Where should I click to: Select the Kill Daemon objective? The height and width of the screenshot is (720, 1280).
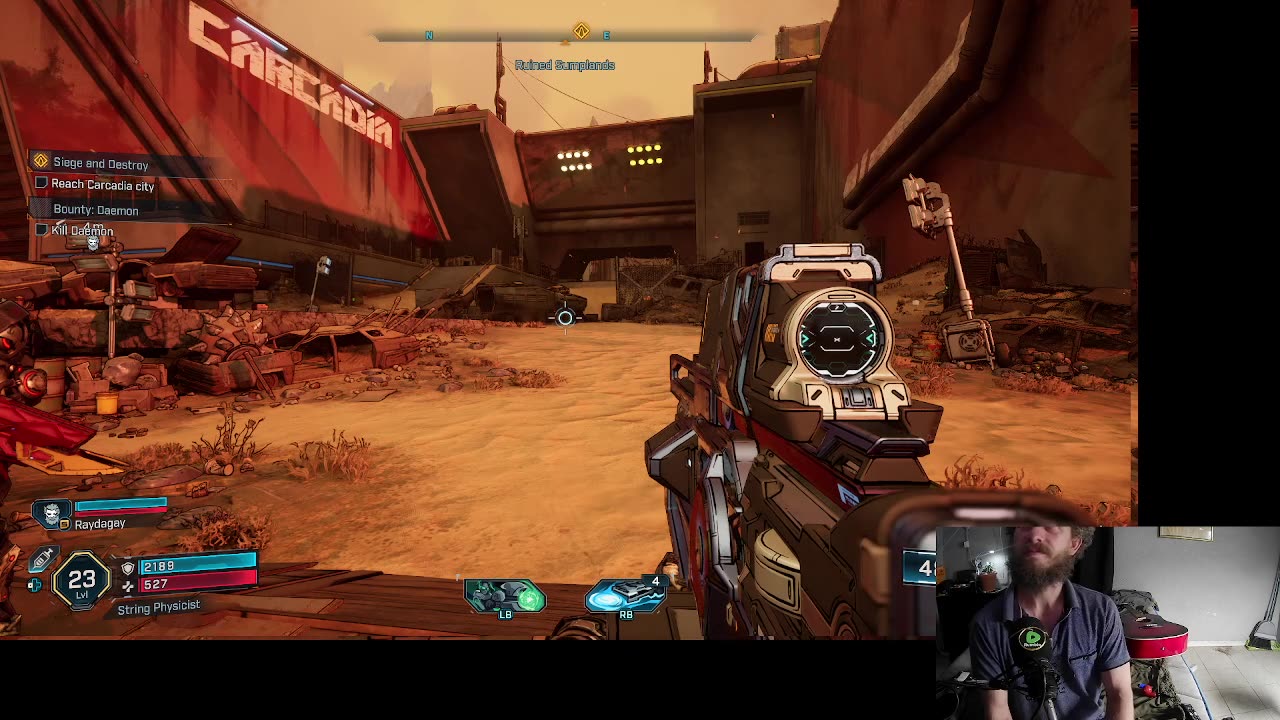(82, 231)
